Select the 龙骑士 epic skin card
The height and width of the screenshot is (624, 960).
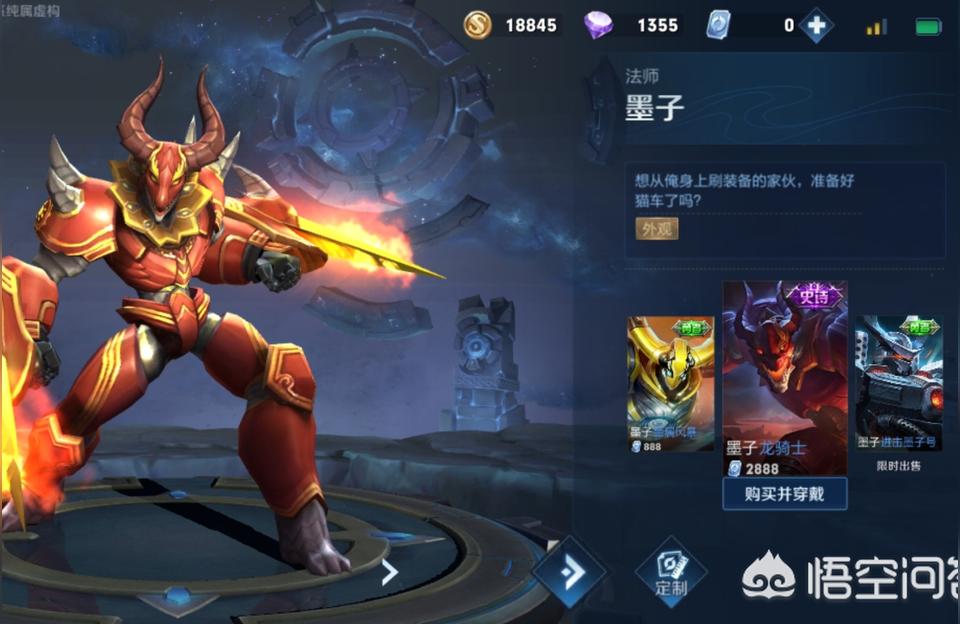(785, 378)
